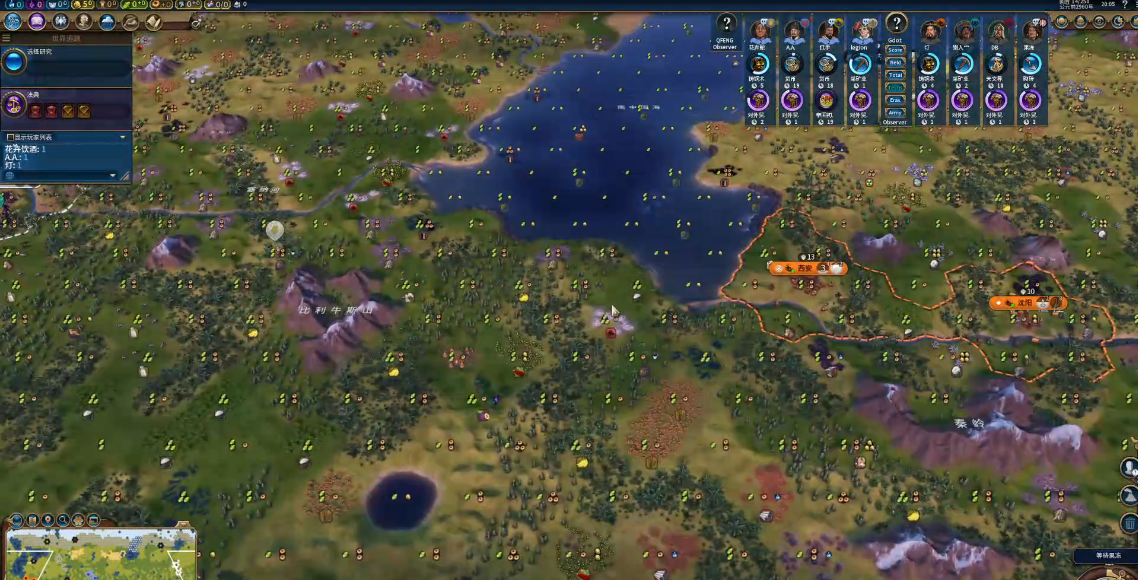Open the science tech tree button
Screen dimensions: 1138x580
click(x=13, y=21)
